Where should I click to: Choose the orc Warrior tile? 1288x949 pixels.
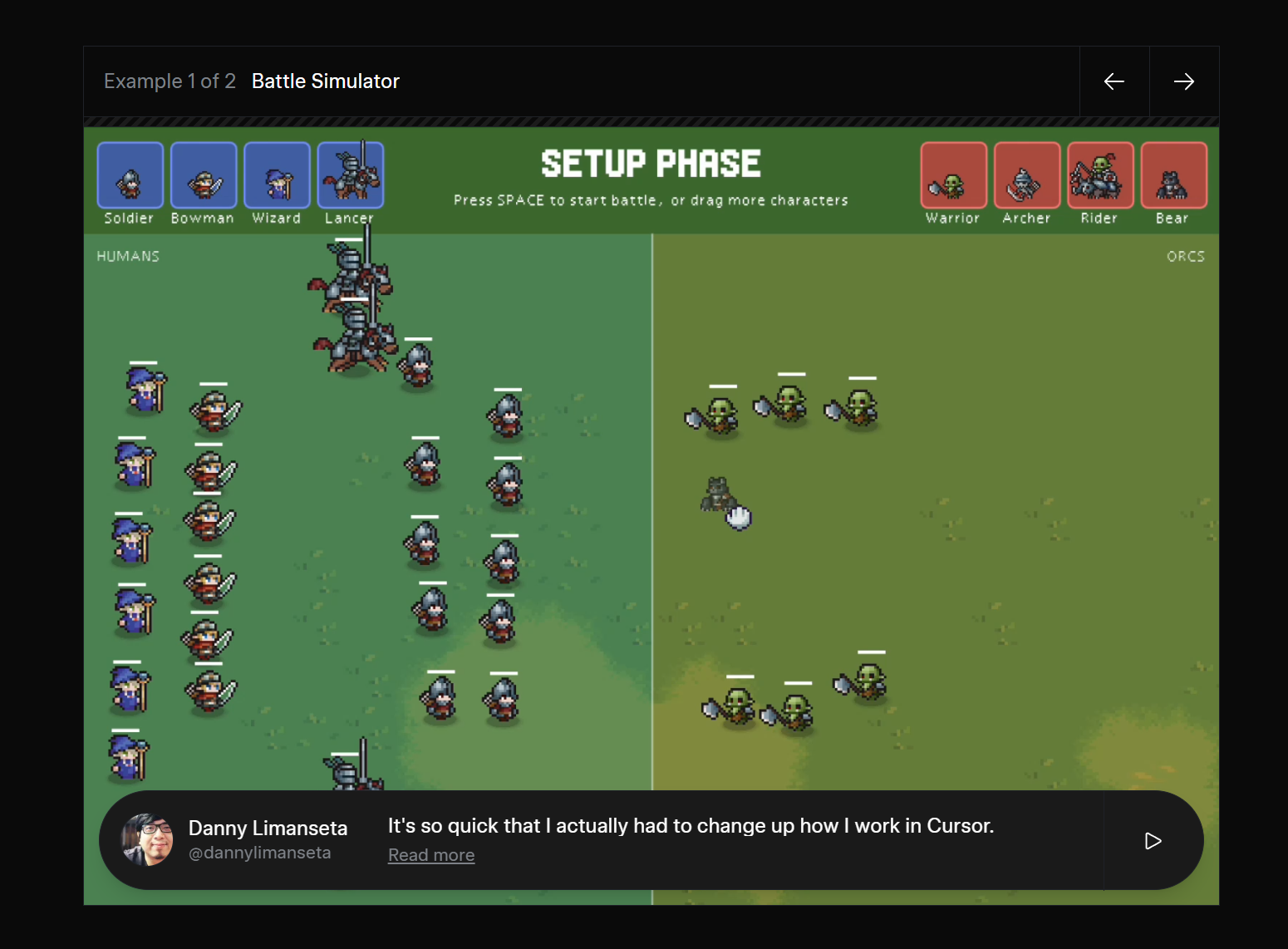953,175
